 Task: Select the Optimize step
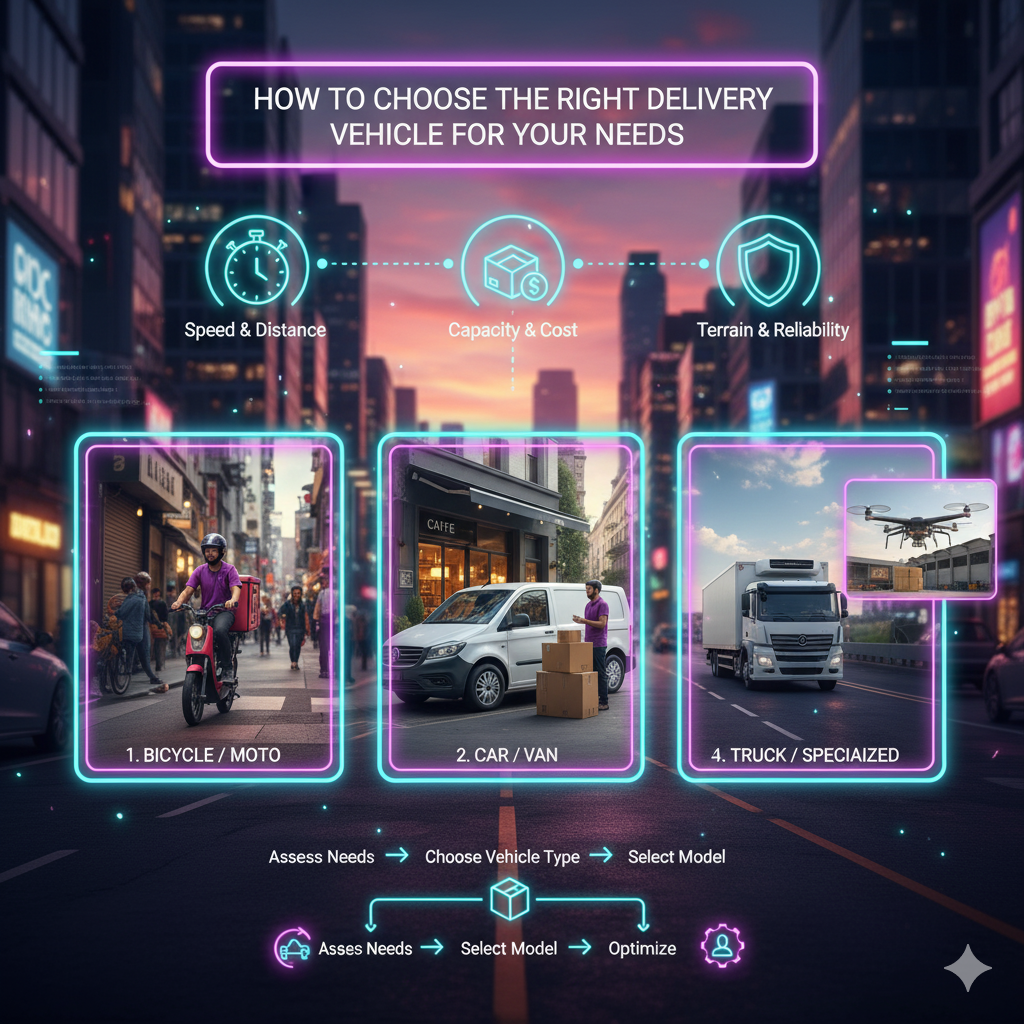tap(642, 948)
